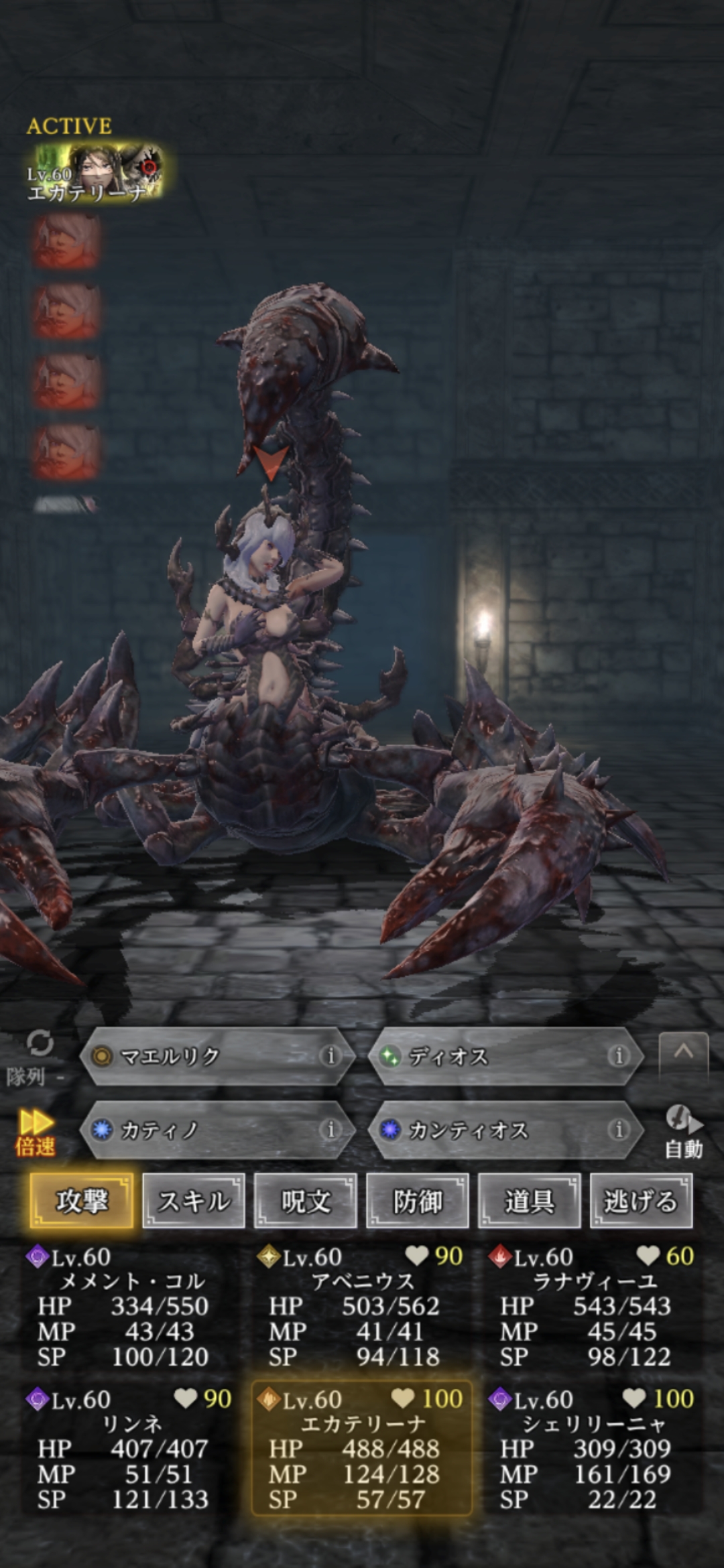Open the 隊列 formation swap
The image size is (724, 1568).
[x=37, y=1058]
